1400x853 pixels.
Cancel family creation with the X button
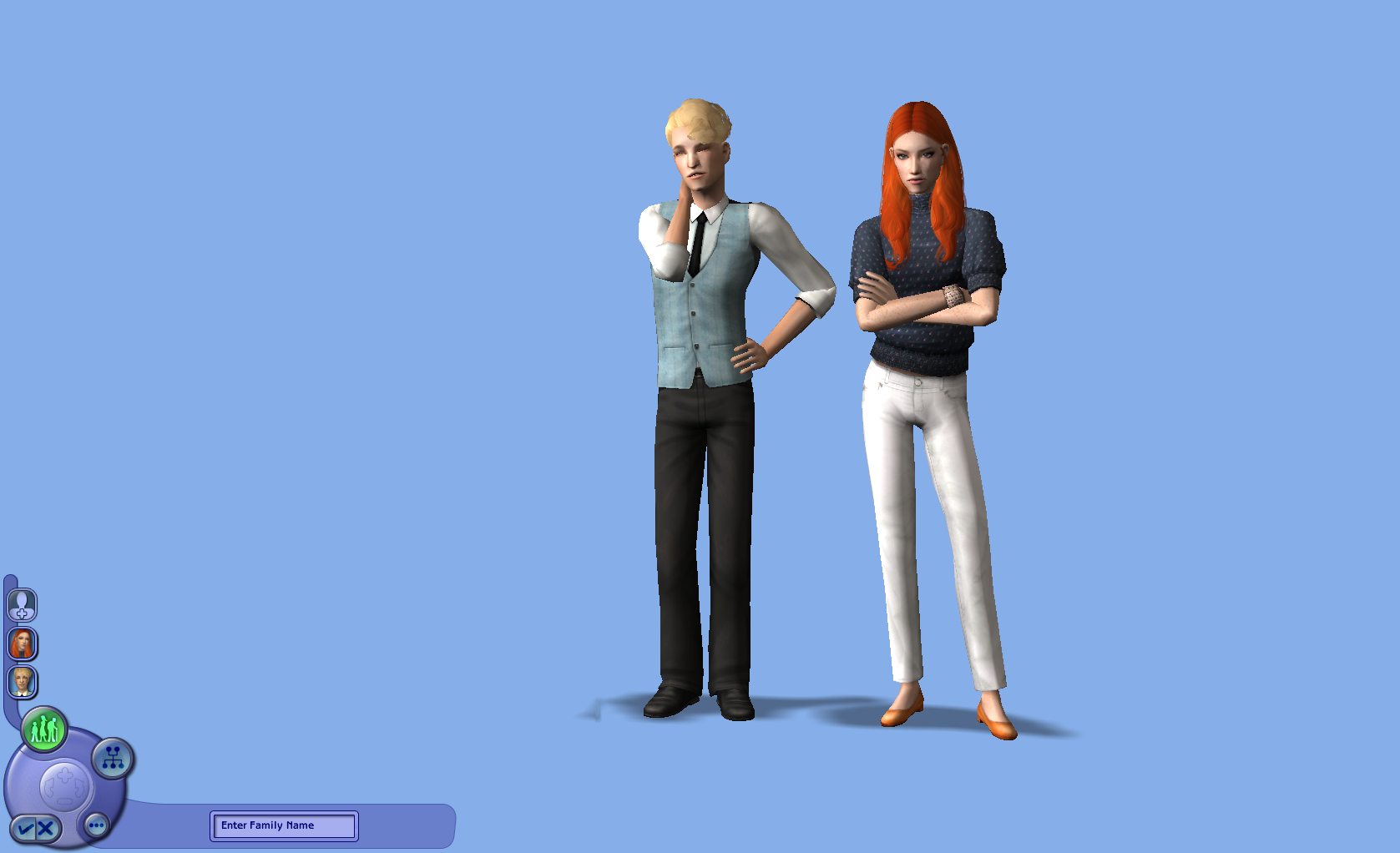(44, 829)
